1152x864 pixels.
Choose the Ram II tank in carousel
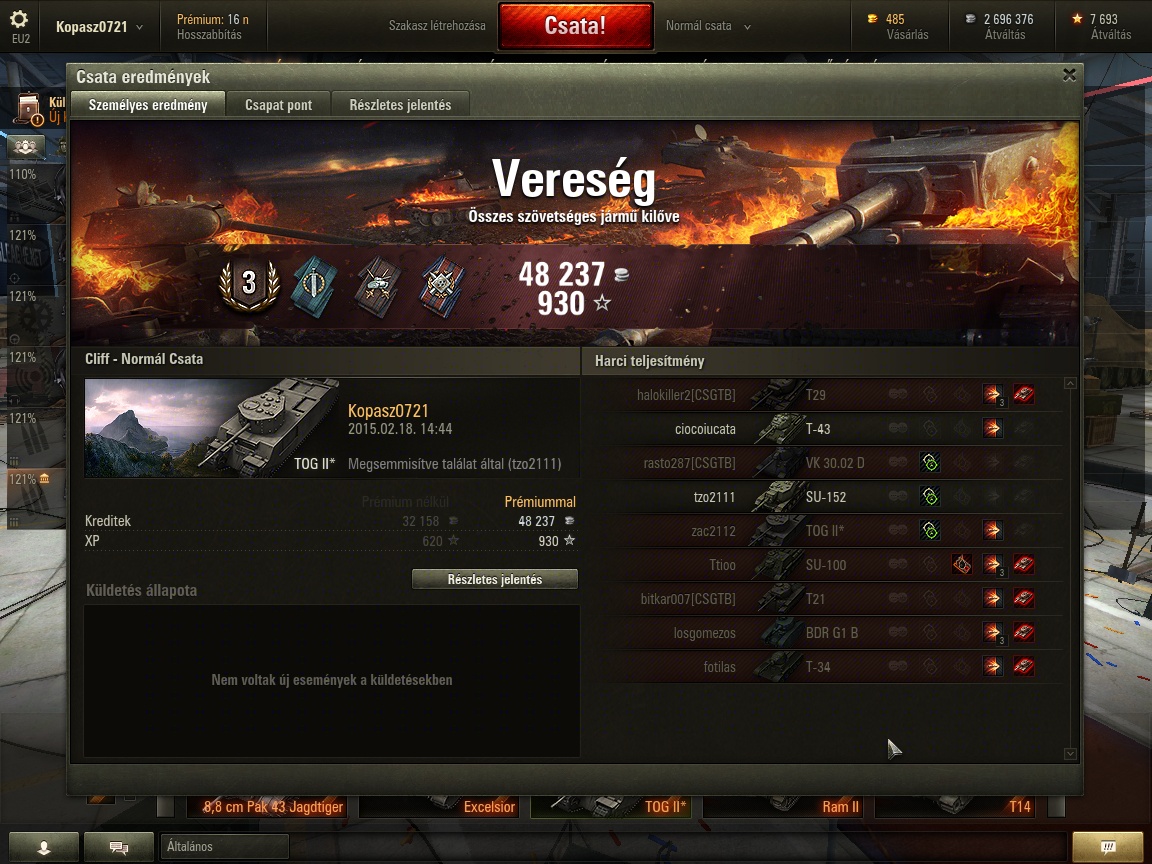click(786, 806)
